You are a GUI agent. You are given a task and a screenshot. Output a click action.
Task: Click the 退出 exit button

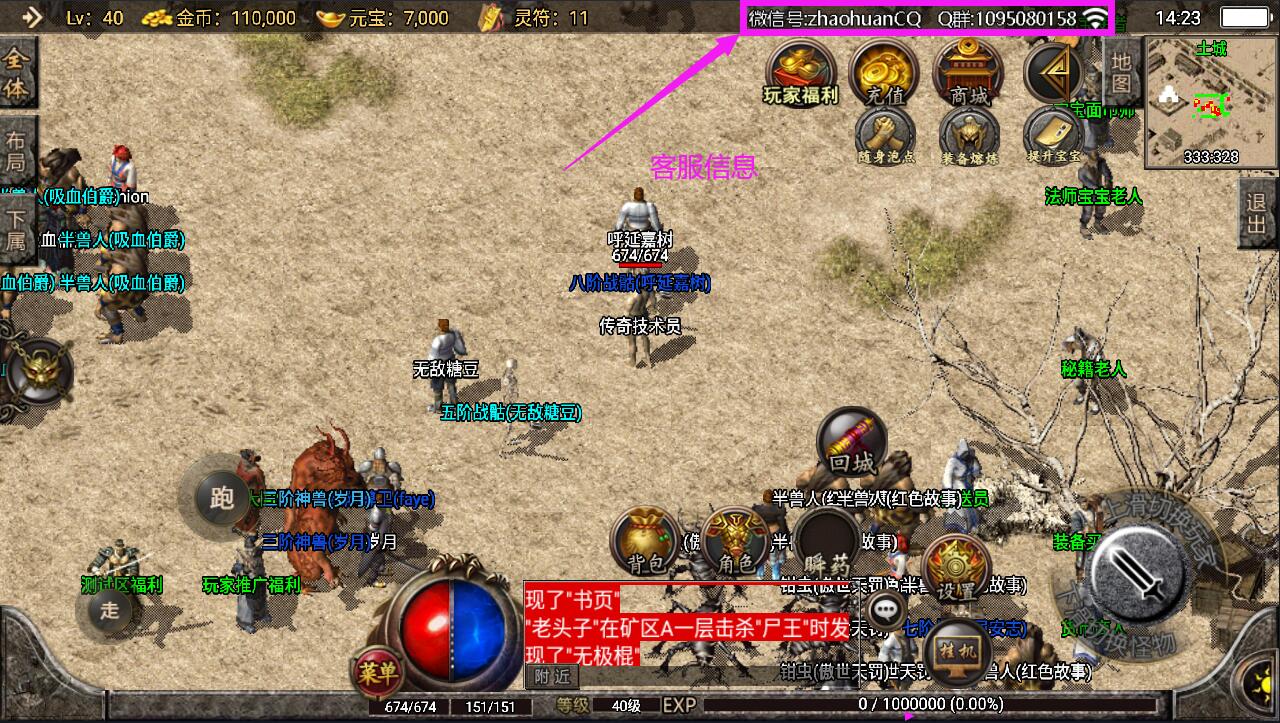click(x=1258, y=213)
